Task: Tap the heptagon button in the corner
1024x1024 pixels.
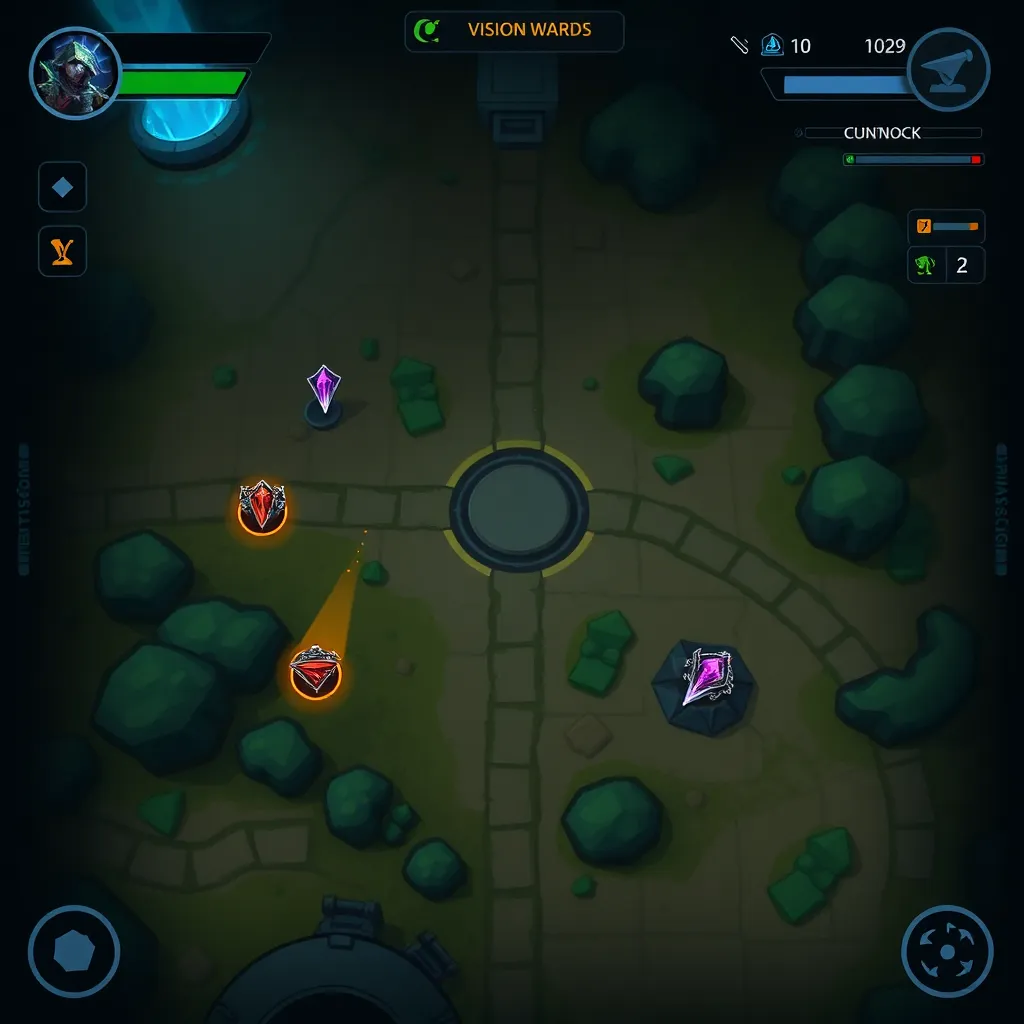Action: [x=73, y=951]
